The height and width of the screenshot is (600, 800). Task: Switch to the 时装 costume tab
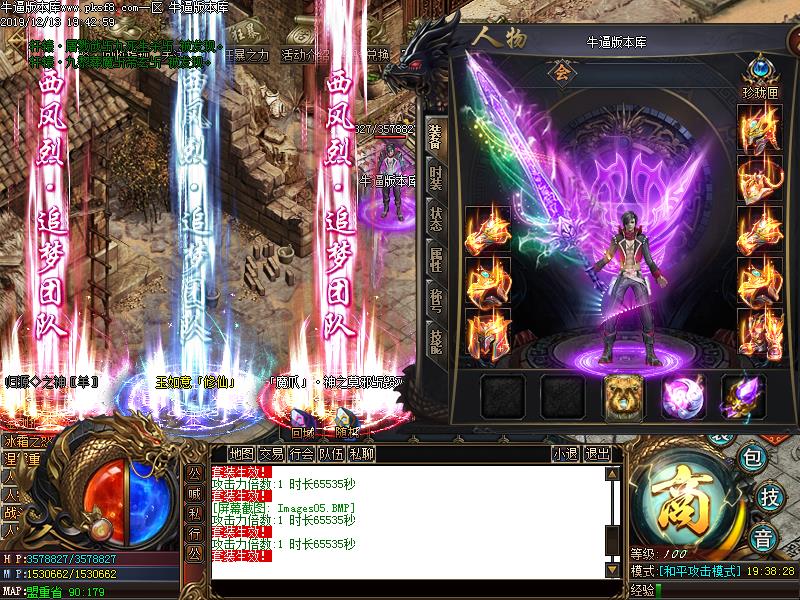pos(435,179)
